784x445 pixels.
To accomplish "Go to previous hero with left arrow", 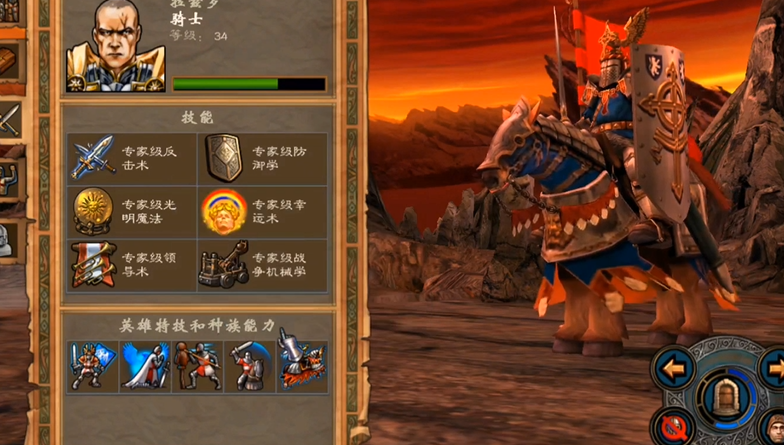I will point(676,369).
